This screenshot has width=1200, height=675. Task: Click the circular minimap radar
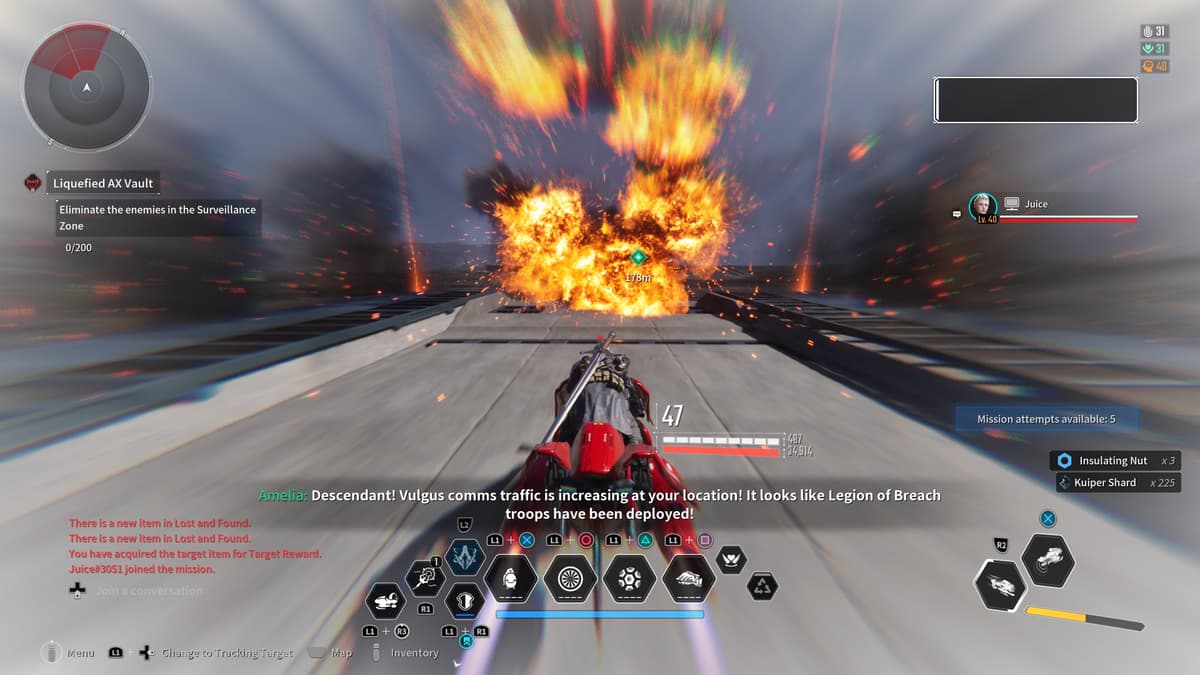tap(88, 86)
